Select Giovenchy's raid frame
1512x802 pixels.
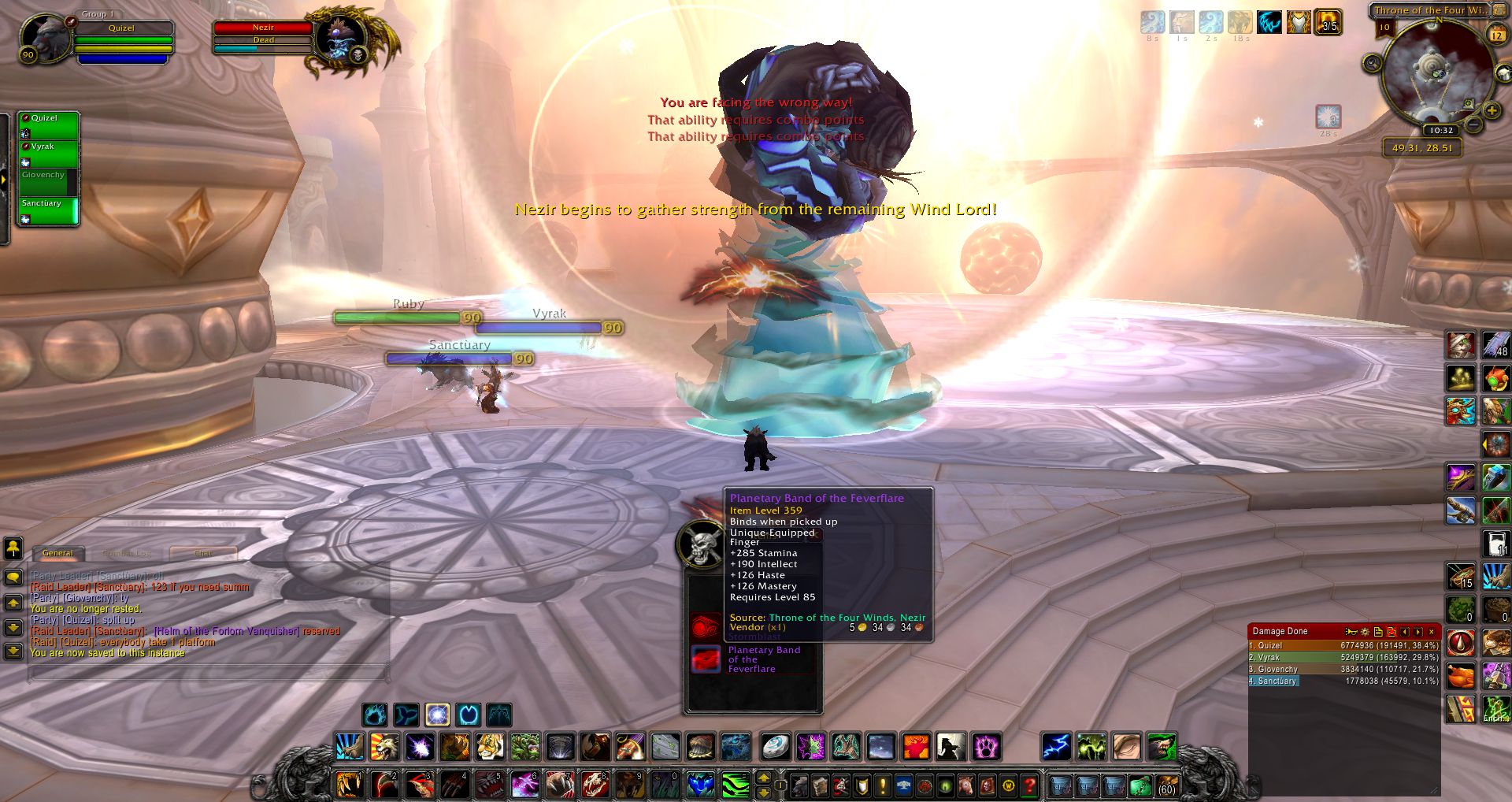[49, 182]
